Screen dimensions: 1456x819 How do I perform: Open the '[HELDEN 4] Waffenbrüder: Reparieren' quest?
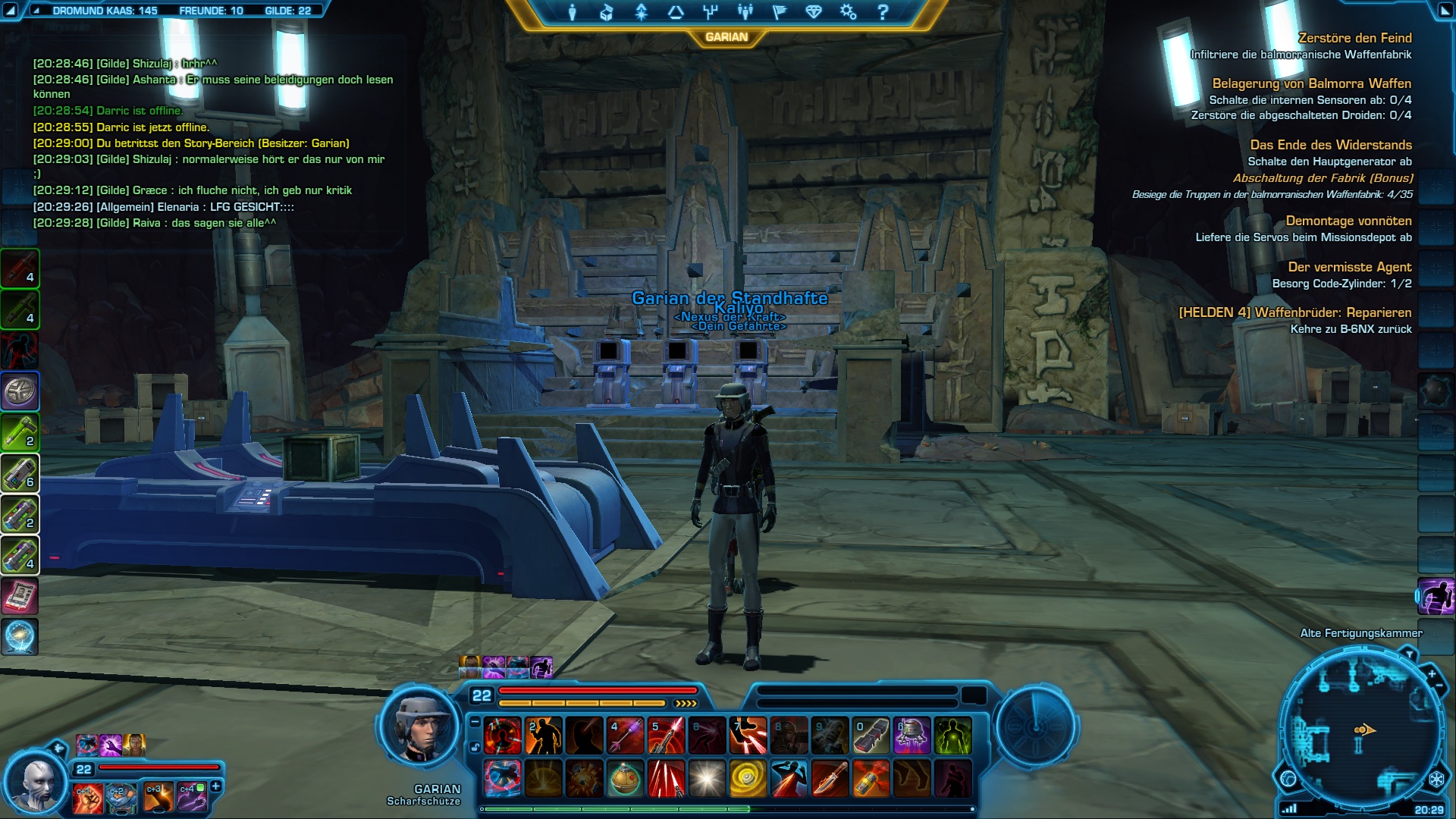click(1294, 312)
